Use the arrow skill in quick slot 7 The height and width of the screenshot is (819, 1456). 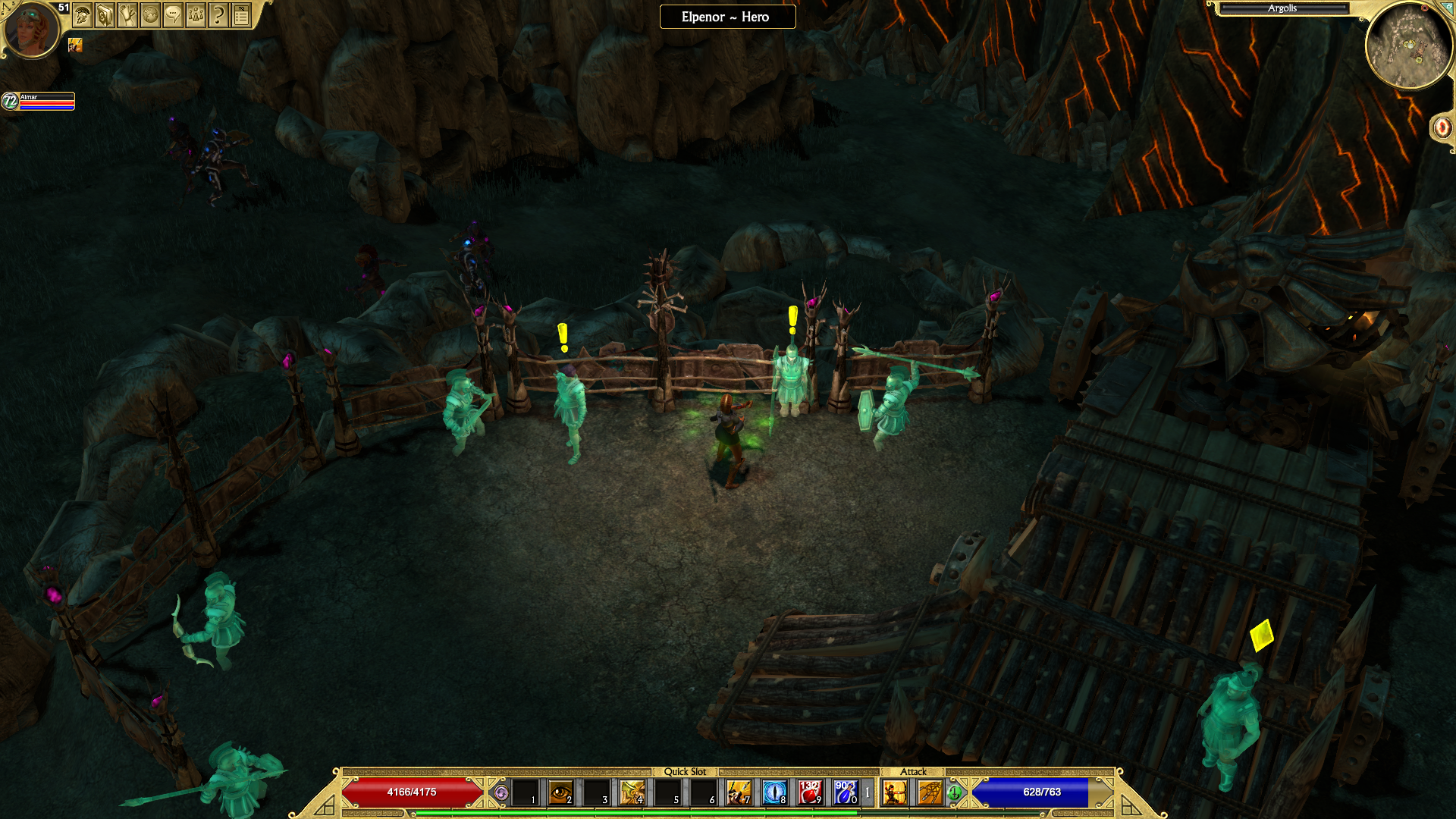tap(739, 792)
